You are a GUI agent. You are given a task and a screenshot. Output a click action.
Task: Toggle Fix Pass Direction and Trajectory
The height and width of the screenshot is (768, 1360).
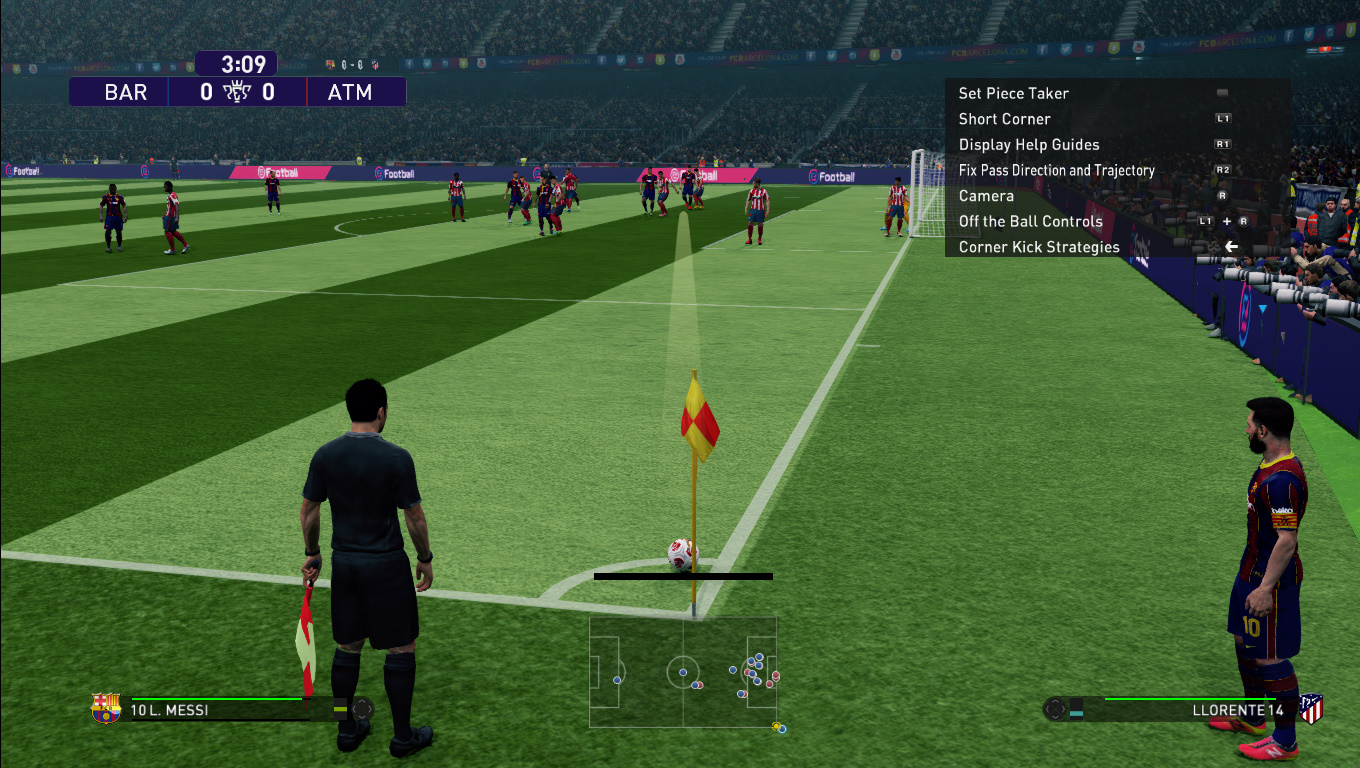1056,170
